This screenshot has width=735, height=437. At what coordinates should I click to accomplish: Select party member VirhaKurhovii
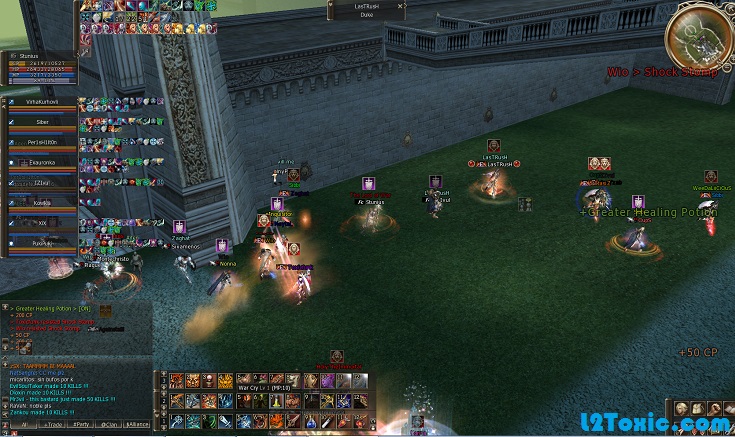(x=42, y=102)
